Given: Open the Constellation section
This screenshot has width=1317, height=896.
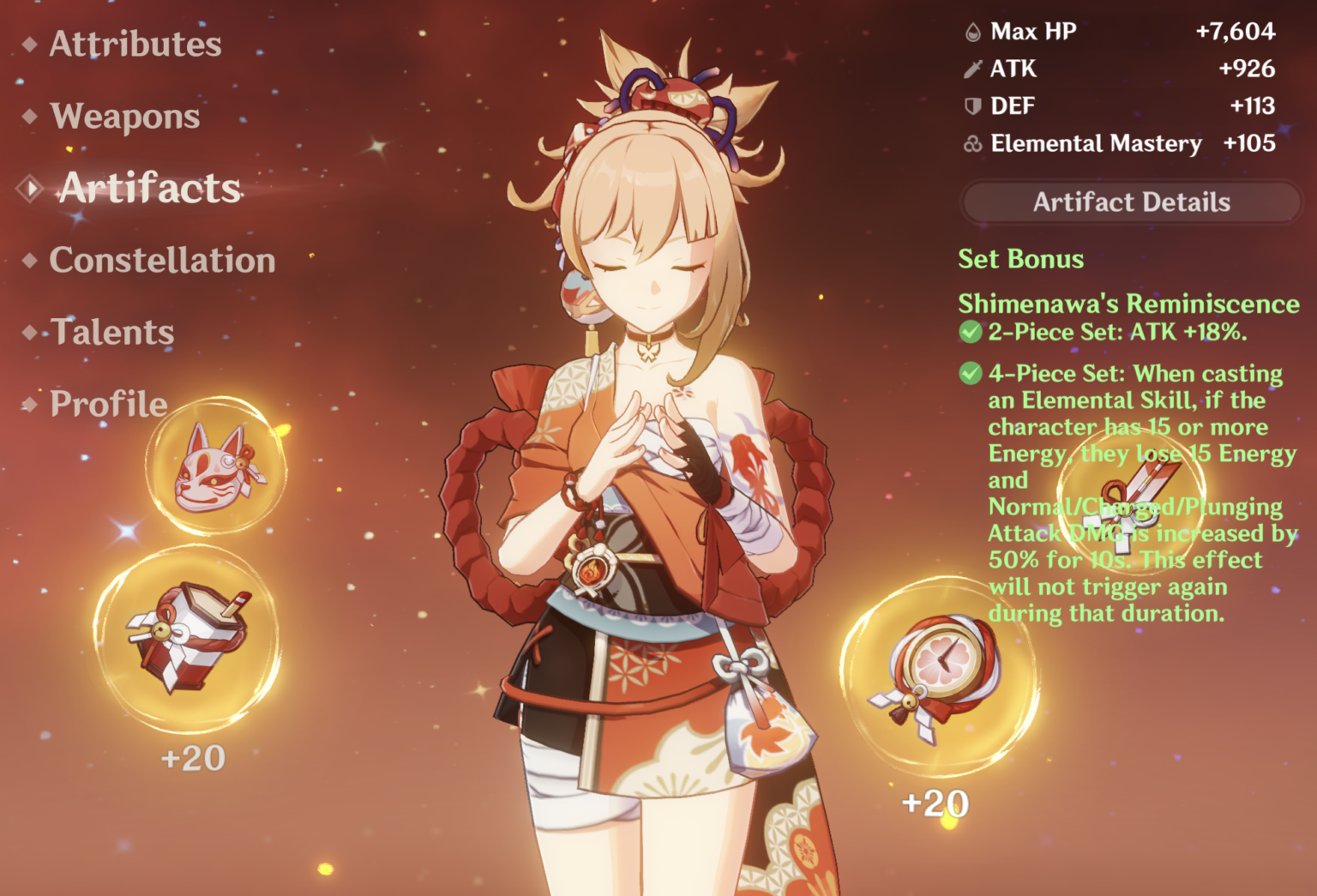Looking at the screenshot, I should click(x=161, y=260).
